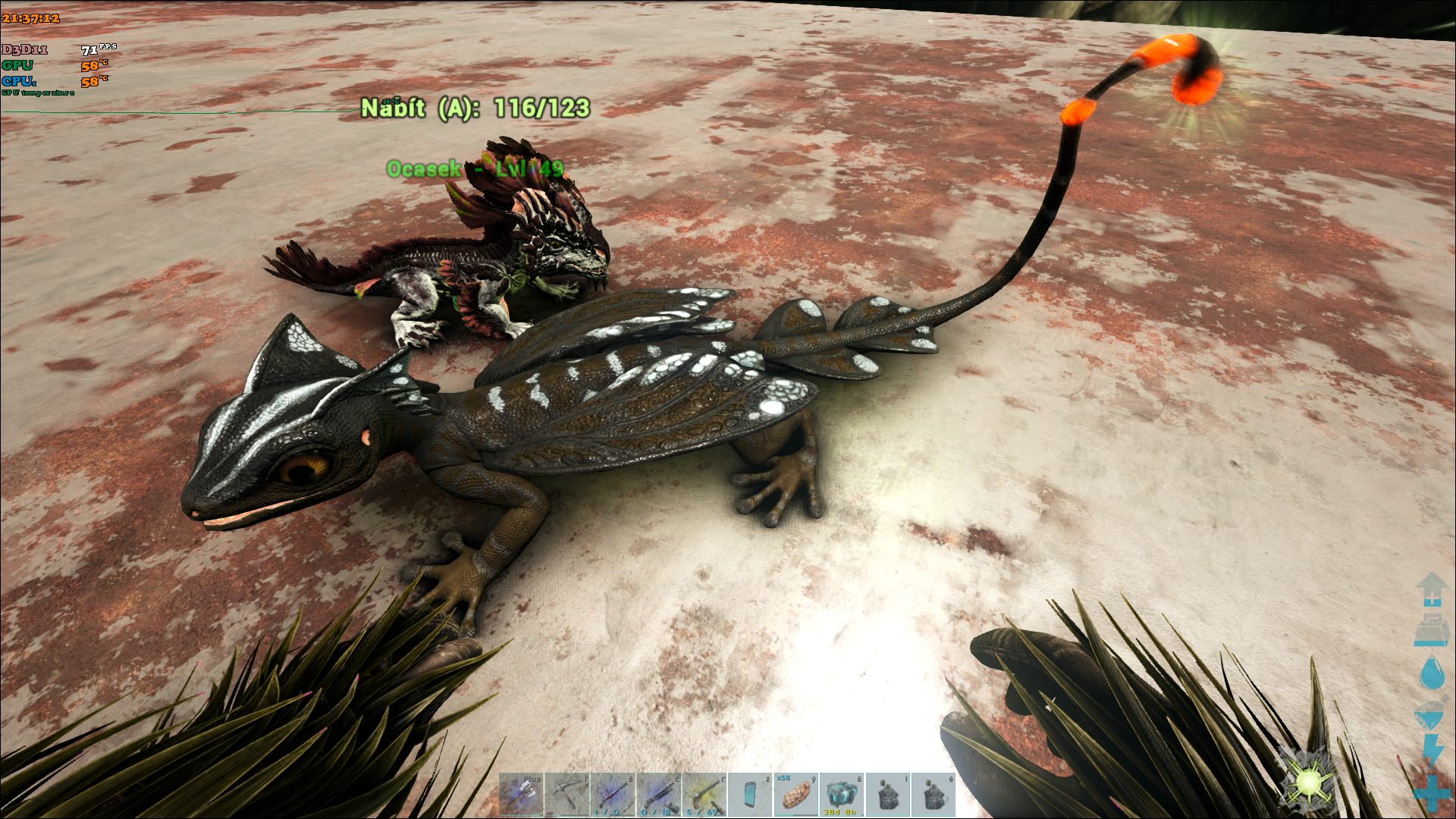Select the metal hatchet hotbar slot
1456x819 pixels.
[x=521, y=794]
